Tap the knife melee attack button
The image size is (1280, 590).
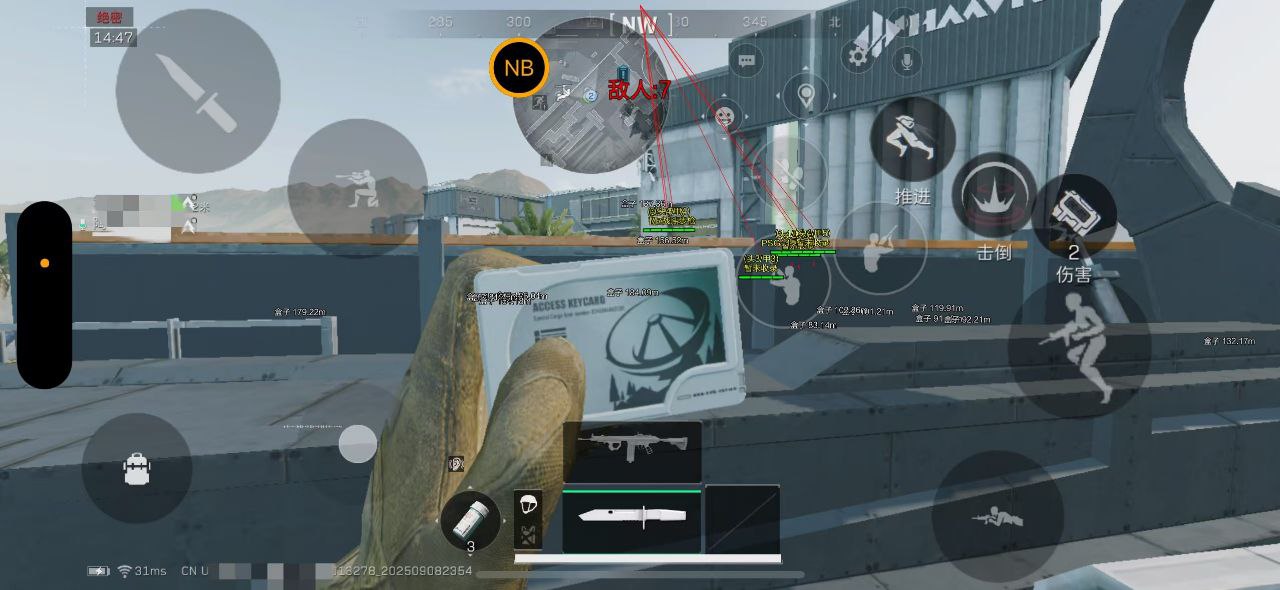coord(198,91)
